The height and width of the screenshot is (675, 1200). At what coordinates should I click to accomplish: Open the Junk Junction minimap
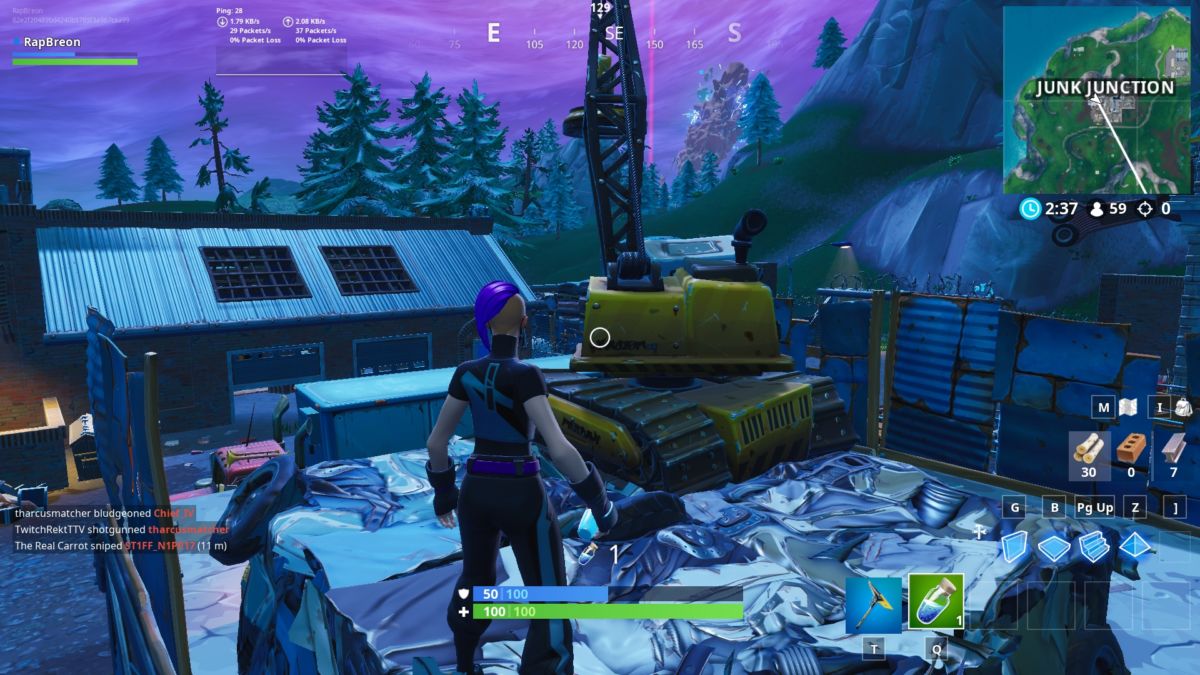[x=1096, y=100]
